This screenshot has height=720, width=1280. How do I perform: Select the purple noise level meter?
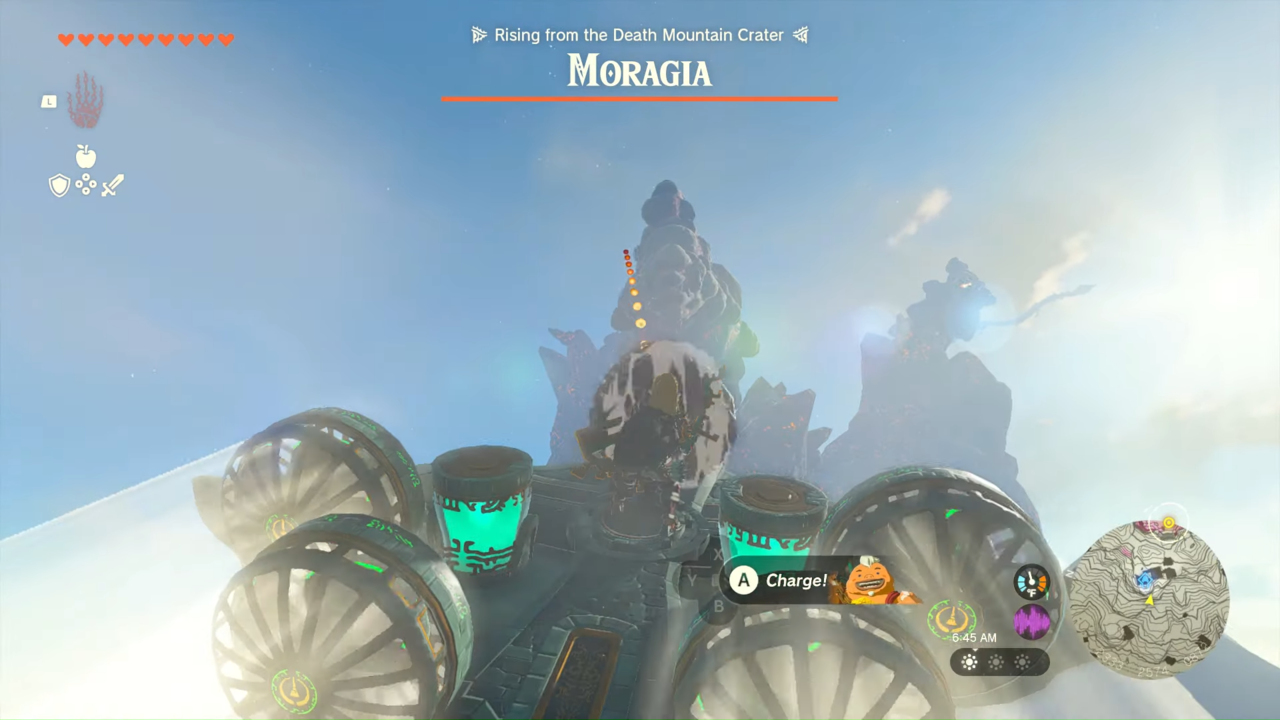[x=1030, y=621]
